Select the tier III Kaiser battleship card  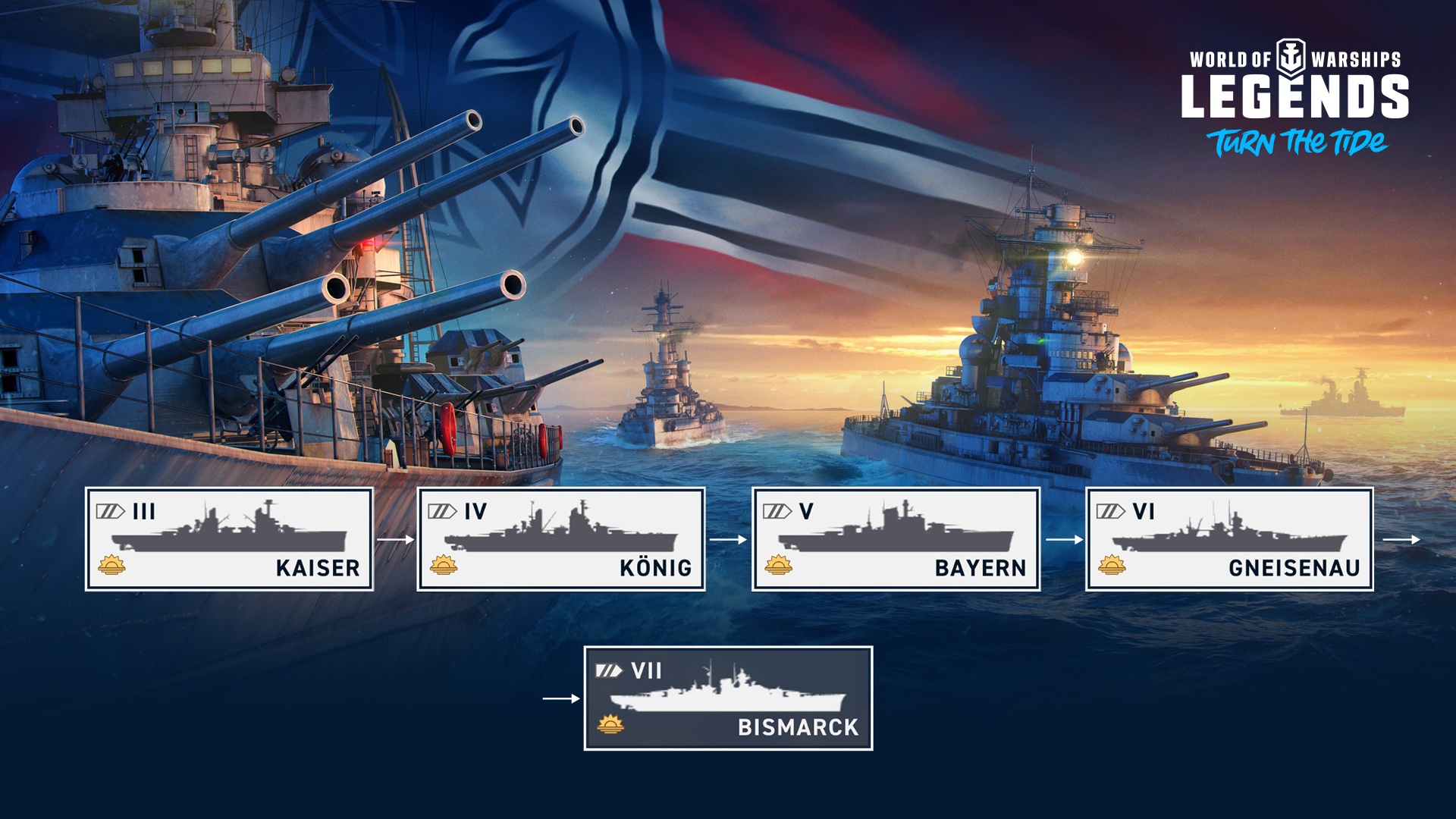tap(229, 539)
